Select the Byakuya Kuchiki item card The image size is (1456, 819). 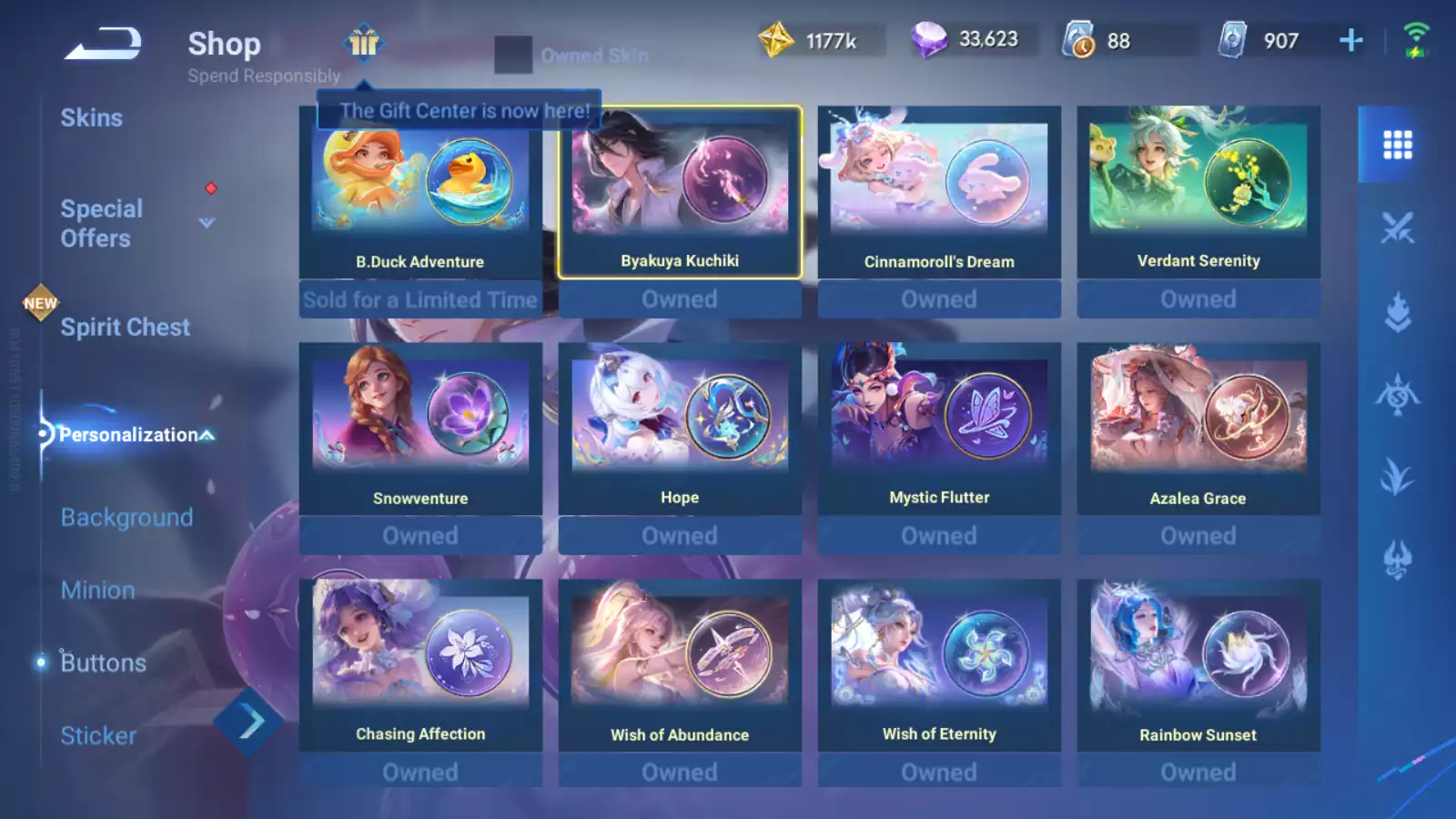679,193
